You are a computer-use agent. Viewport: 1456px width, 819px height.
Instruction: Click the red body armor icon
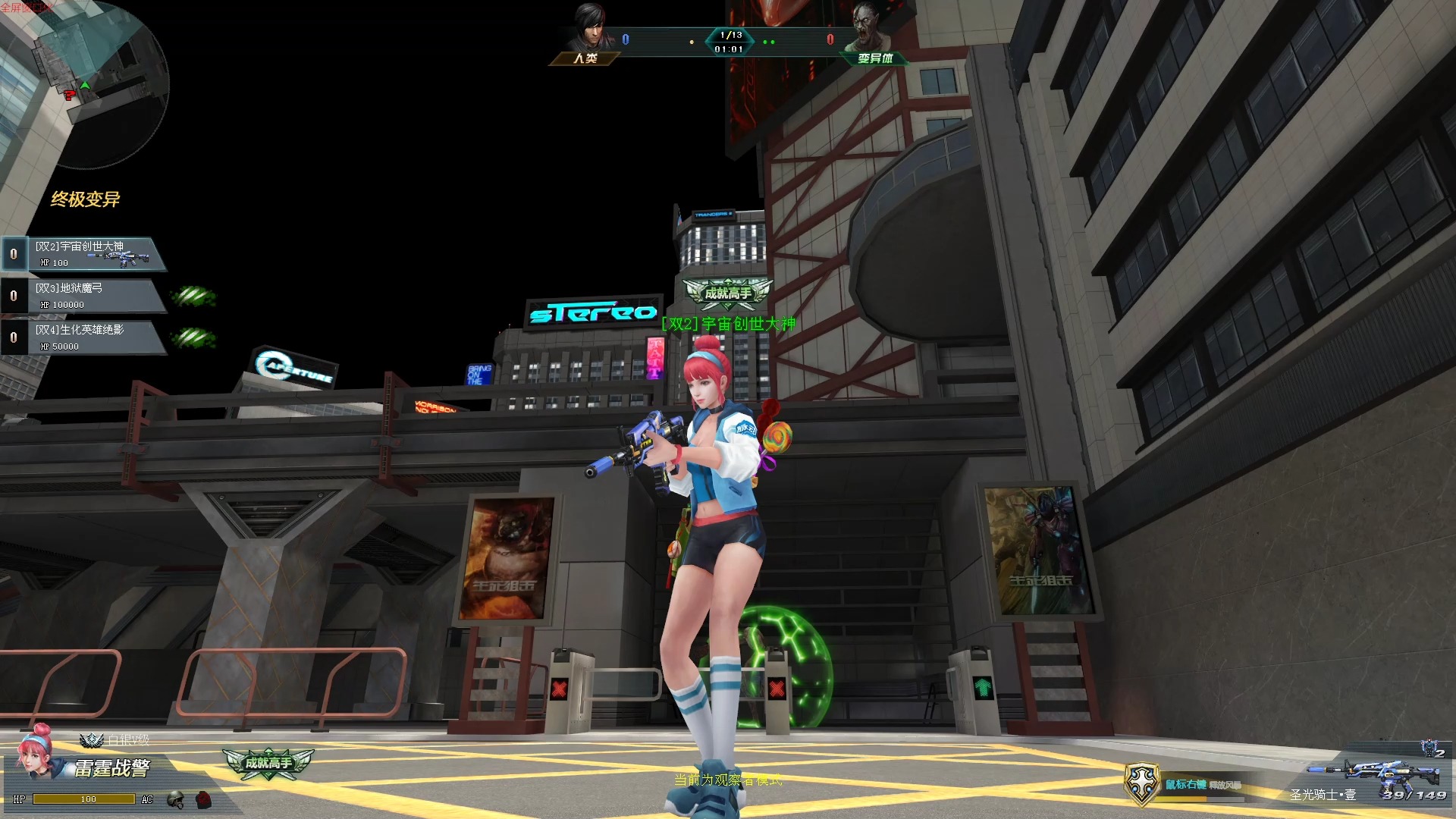coord(202,799)
